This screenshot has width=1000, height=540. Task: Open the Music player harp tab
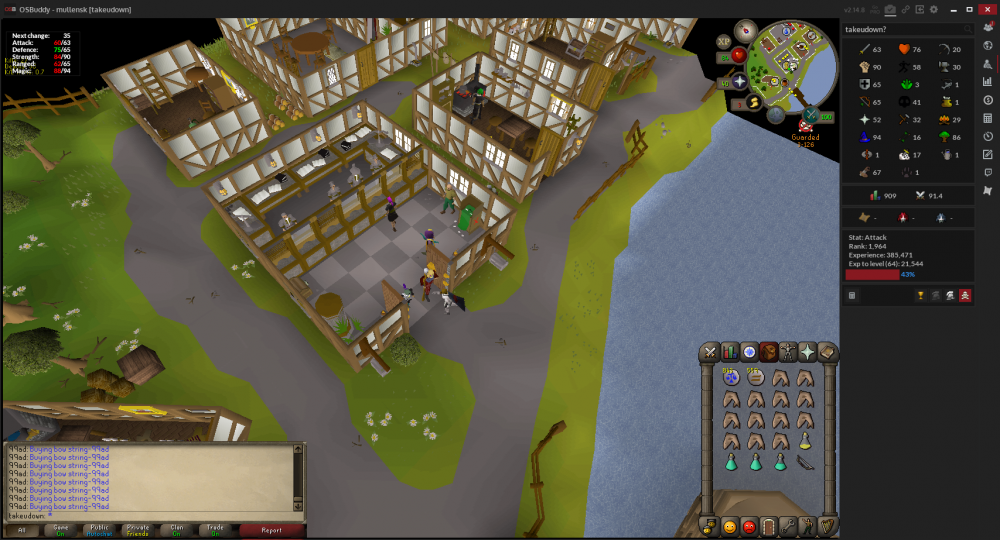[x=827, y=526]
